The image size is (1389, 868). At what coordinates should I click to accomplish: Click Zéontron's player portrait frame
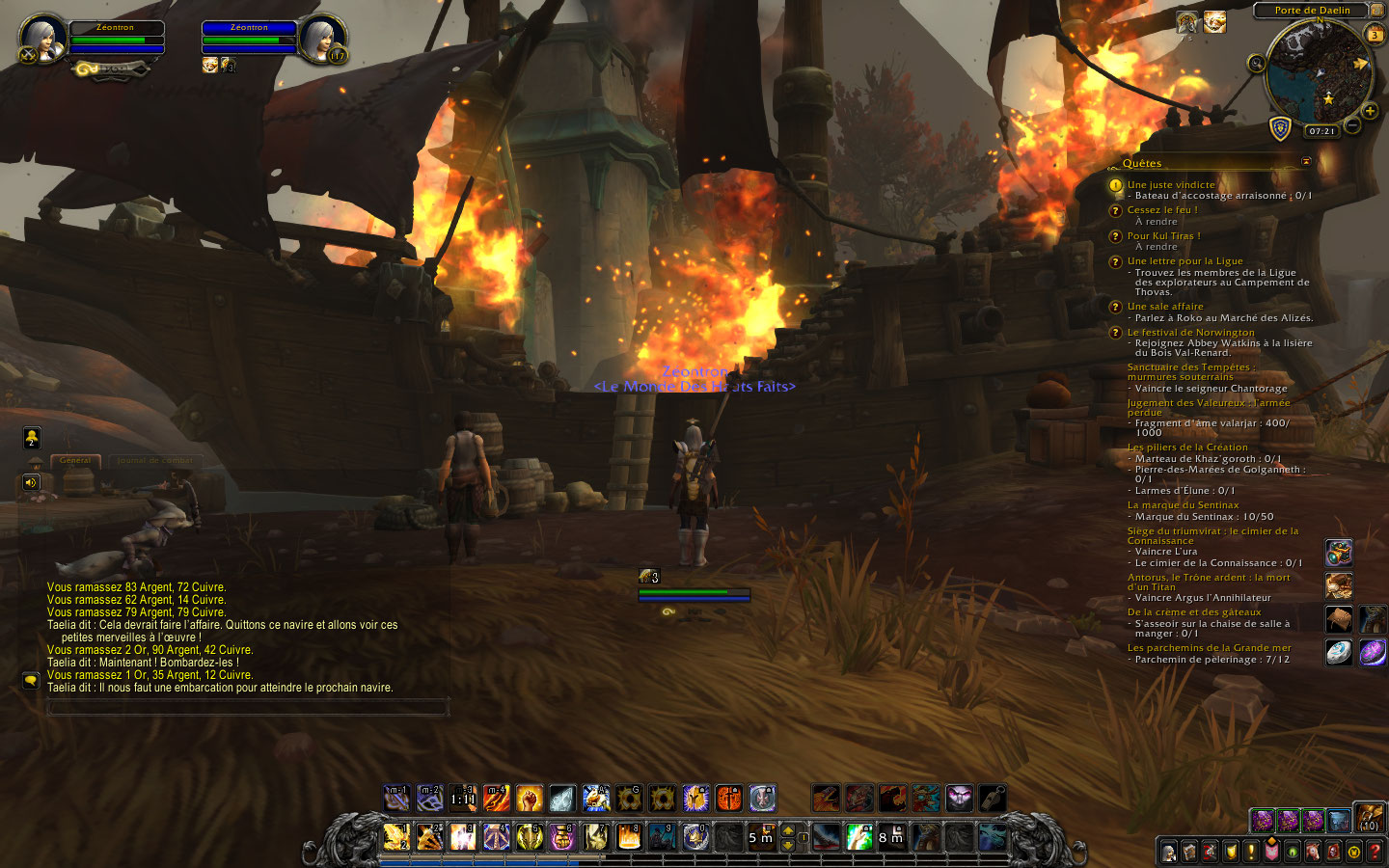pos(43,39)
